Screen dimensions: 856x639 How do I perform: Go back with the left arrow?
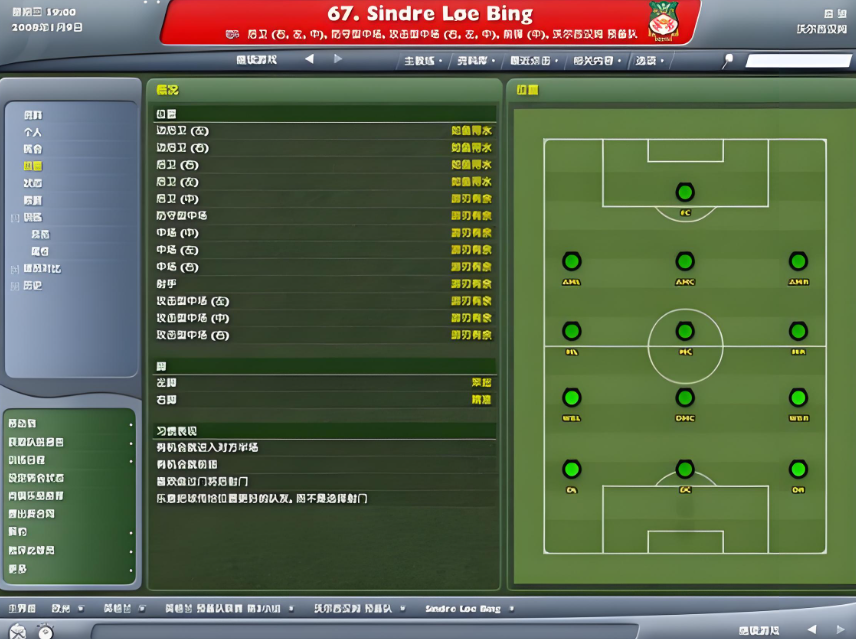[309, 60]
